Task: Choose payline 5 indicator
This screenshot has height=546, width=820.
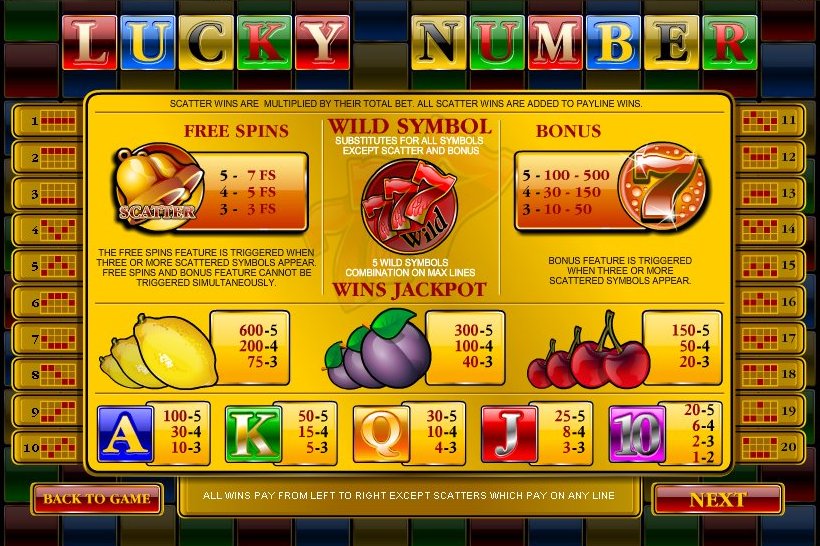Action: [48, 267]
